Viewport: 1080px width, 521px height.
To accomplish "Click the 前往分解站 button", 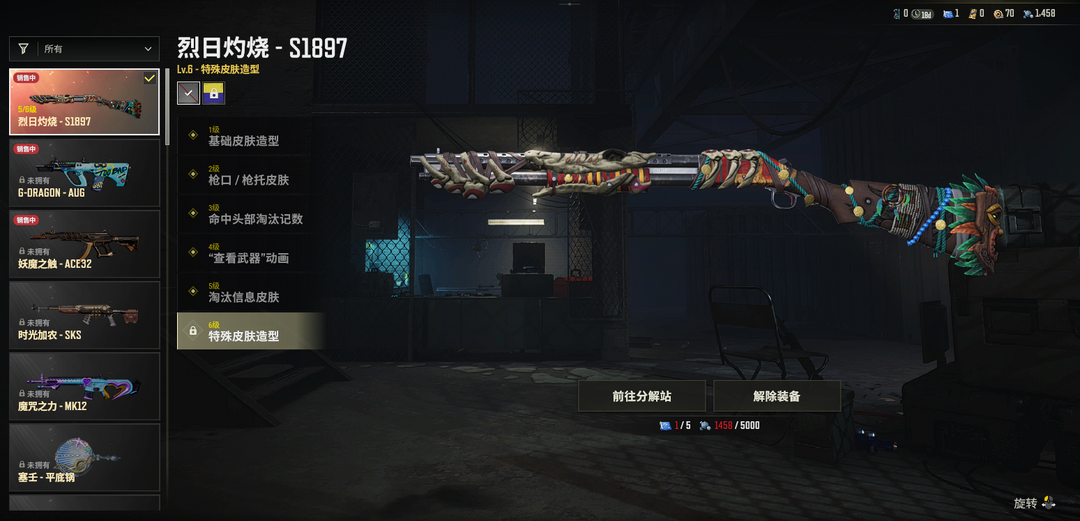I will (642, 396).
